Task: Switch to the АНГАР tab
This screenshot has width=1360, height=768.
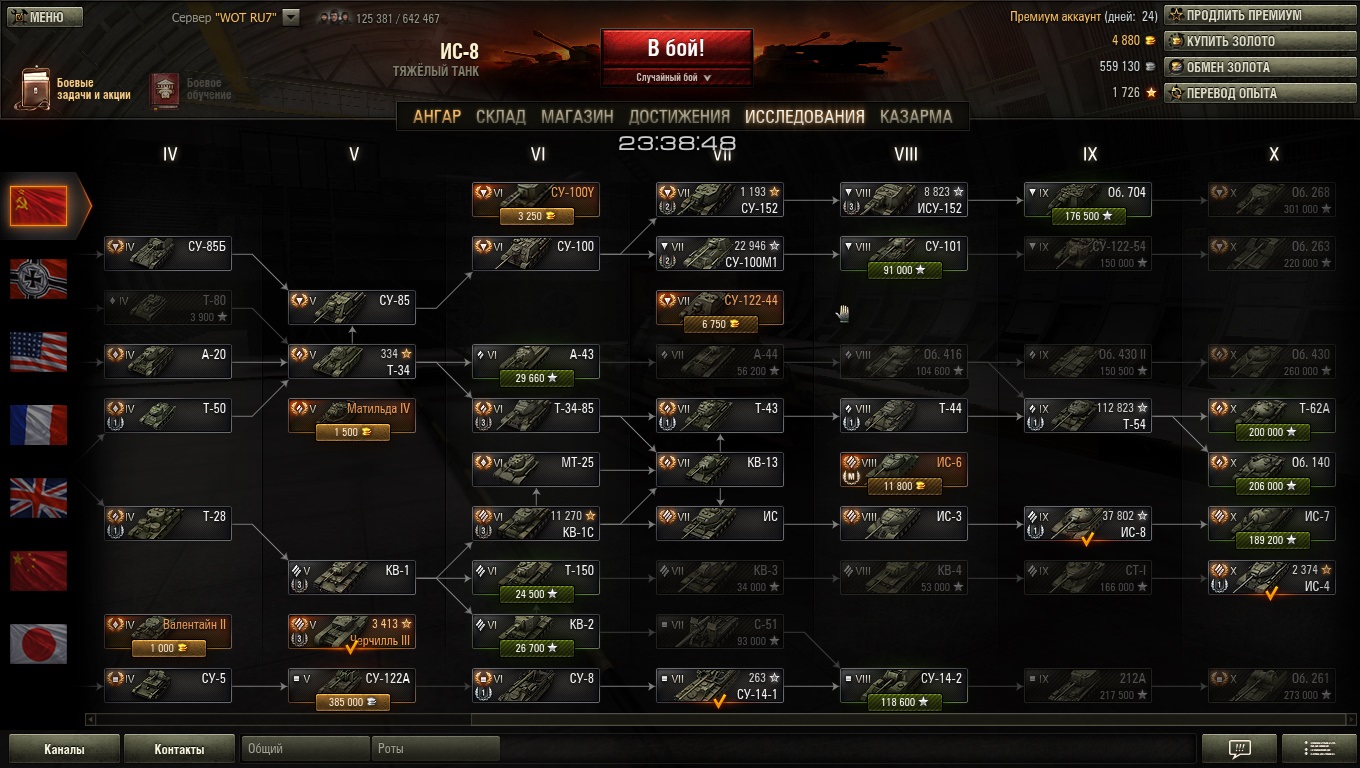Action: pyautogui.click(x=437, y=116)
